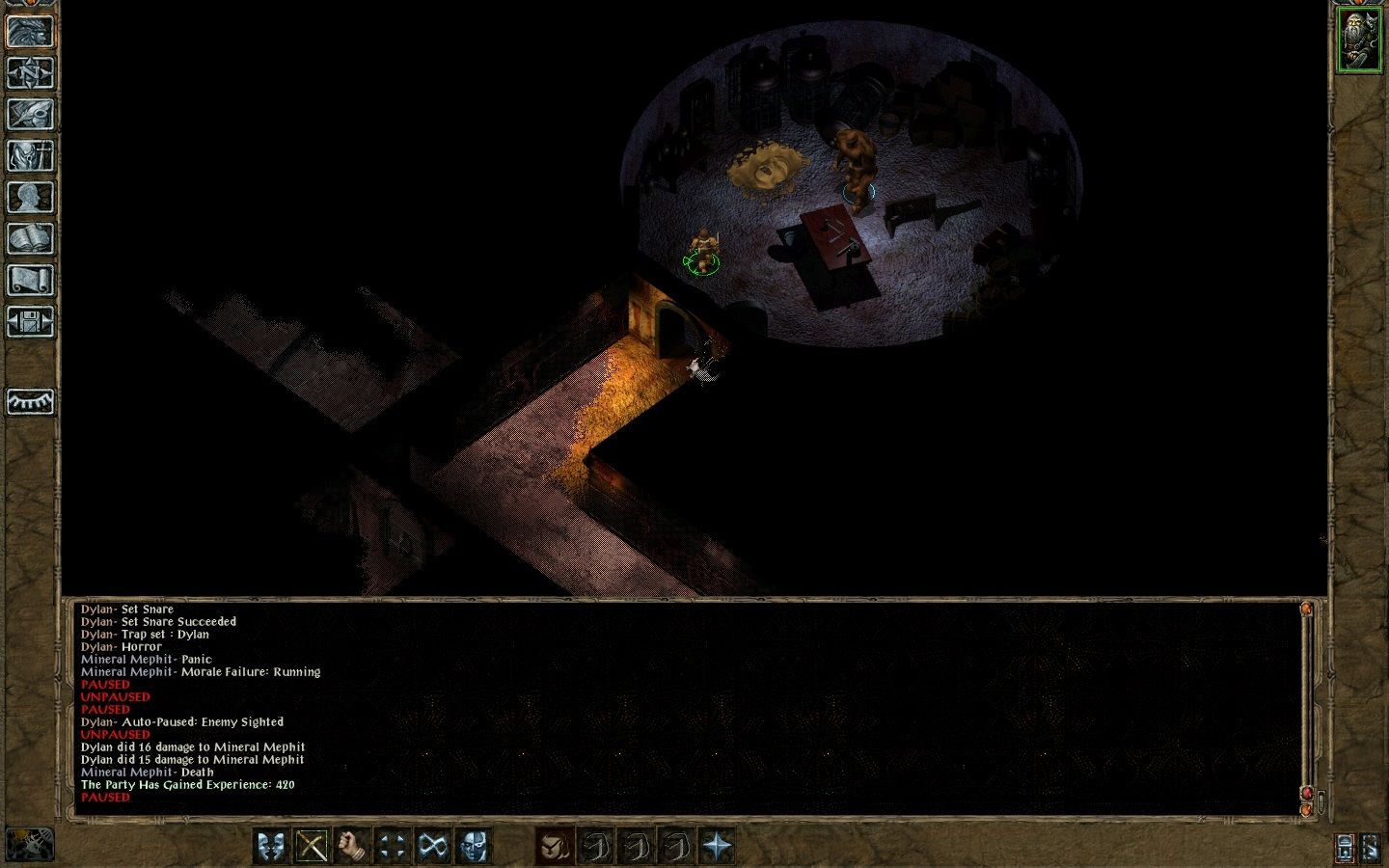Viewport: 1389px width, 868px height.
Task: Select the crossed weapons attack action
Action: pos(312,847)
